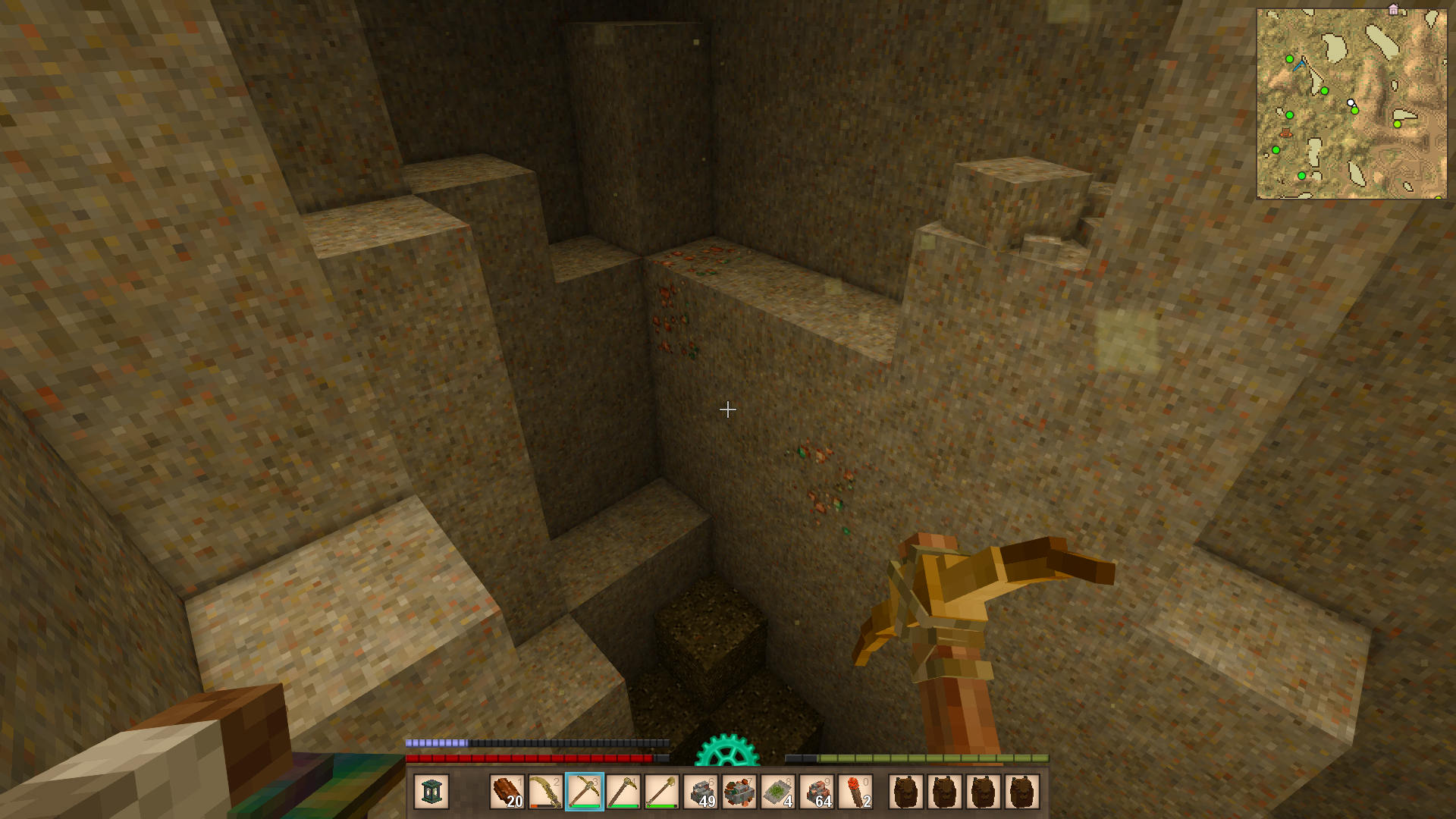Open the minimap in the corner

[1351, 104]
